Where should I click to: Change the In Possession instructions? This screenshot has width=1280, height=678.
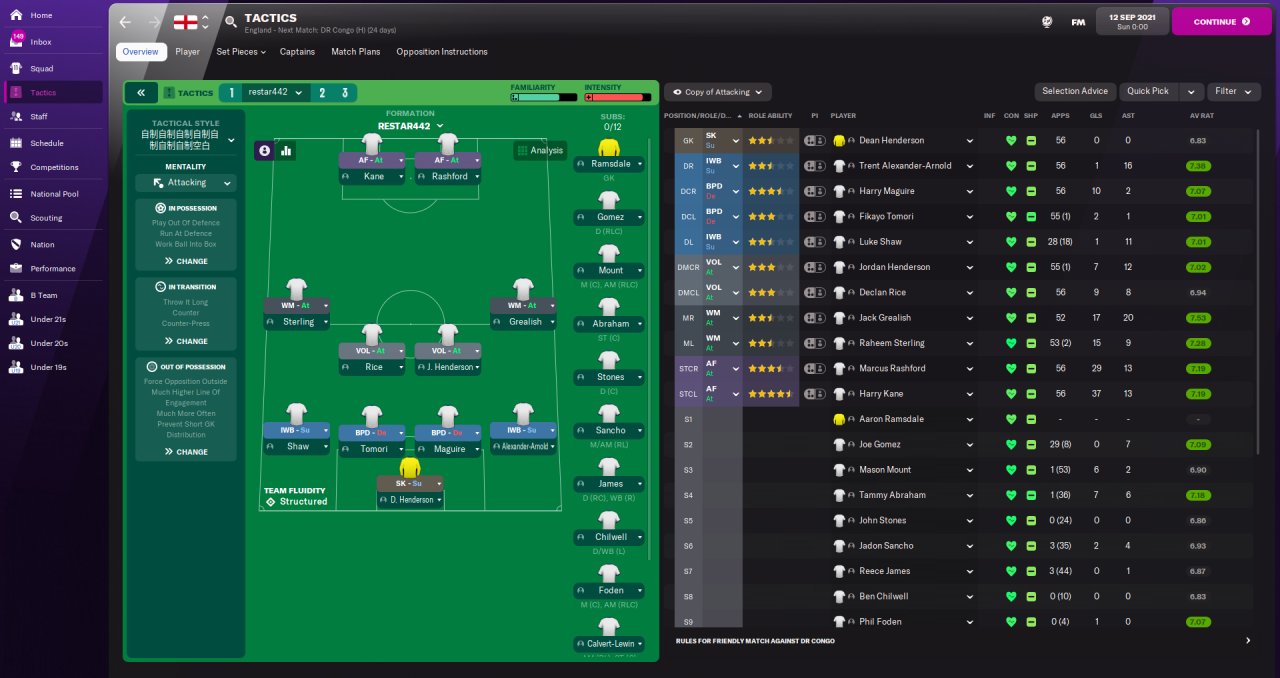pyautogui.click(x=186, y=261)
